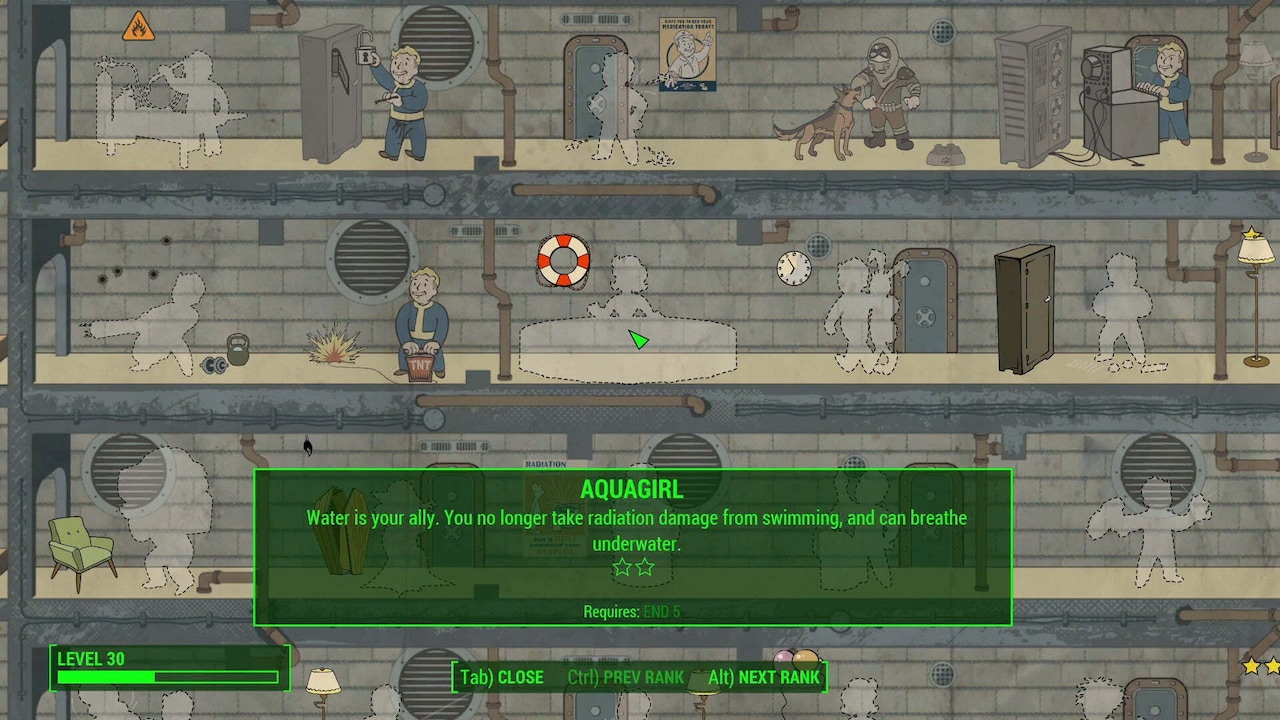View the next rank of Aquagirl
1280x720 pixels.
point(764,677)
